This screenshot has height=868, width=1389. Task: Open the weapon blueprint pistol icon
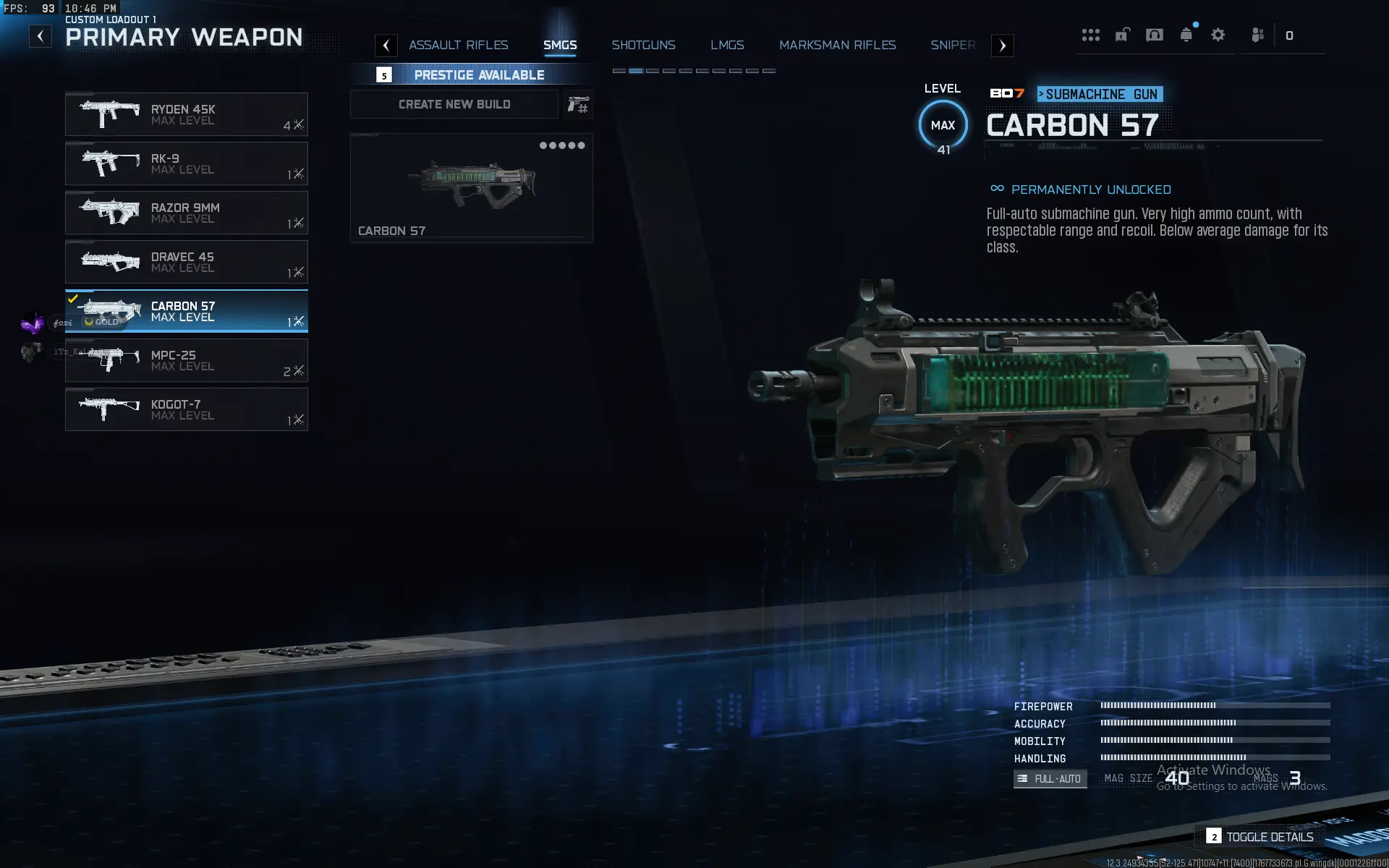[578, 104]
